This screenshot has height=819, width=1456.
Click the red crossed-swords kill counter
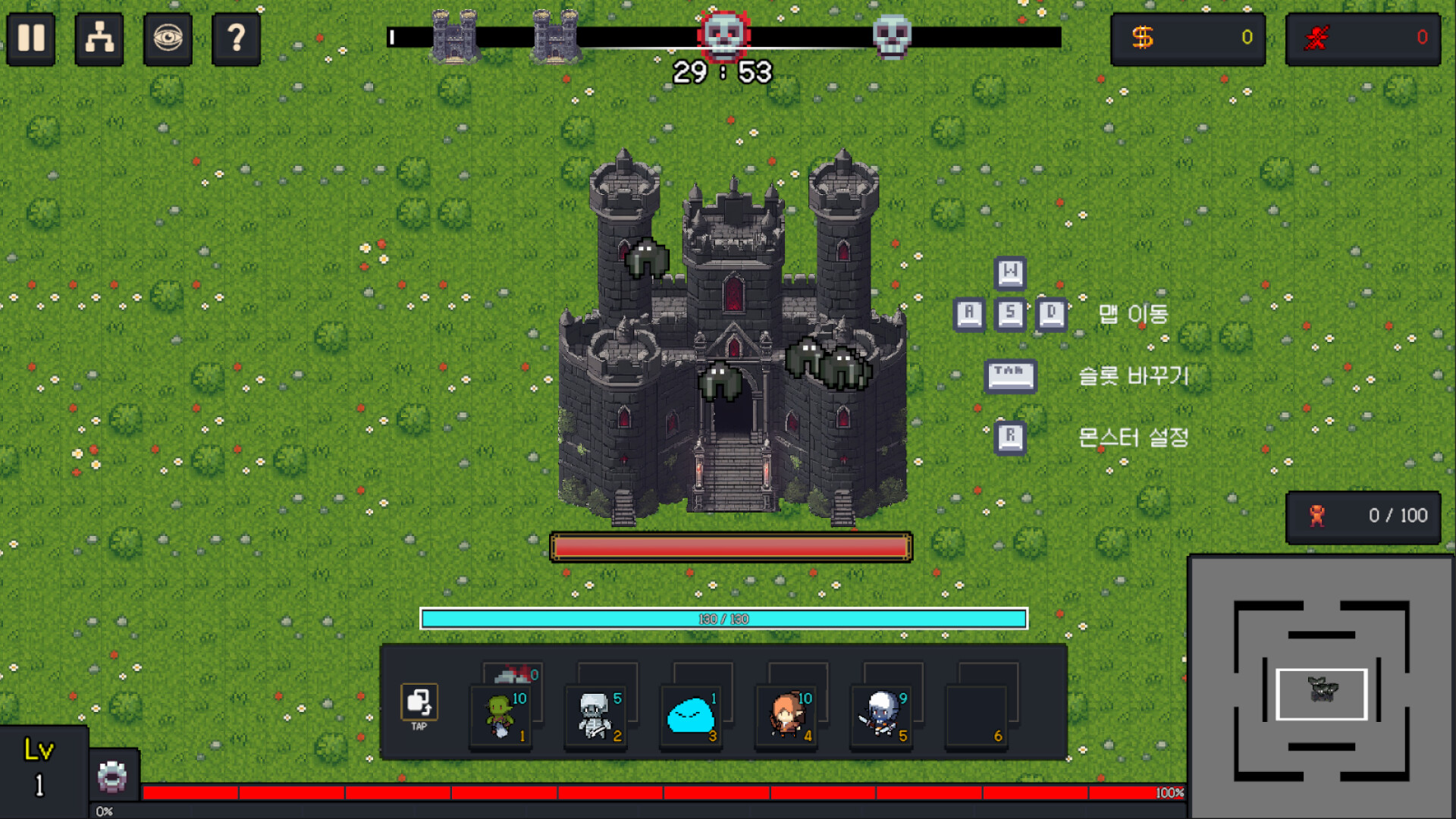tap(1363, 38)
